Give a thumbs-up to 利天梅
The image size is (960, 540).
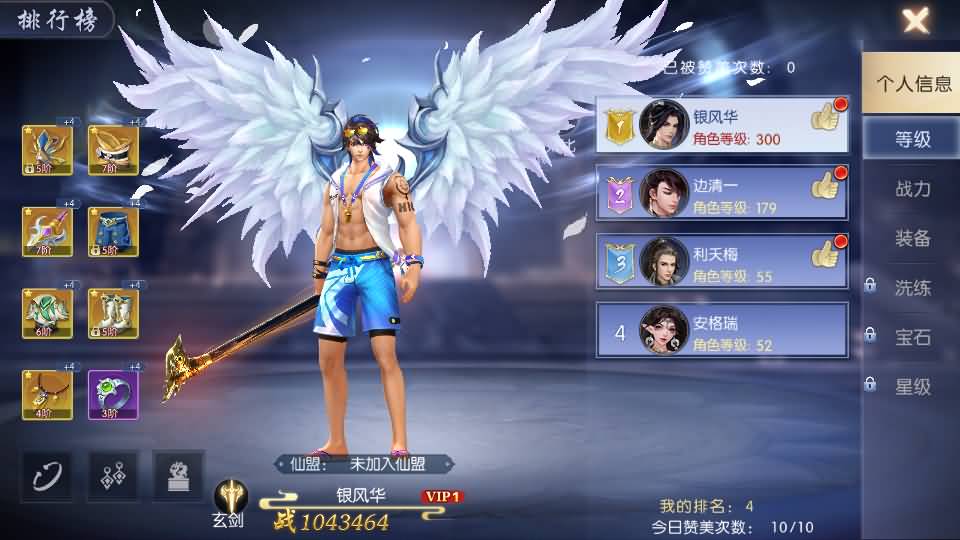pyautogui.click(x=826, y=254)
